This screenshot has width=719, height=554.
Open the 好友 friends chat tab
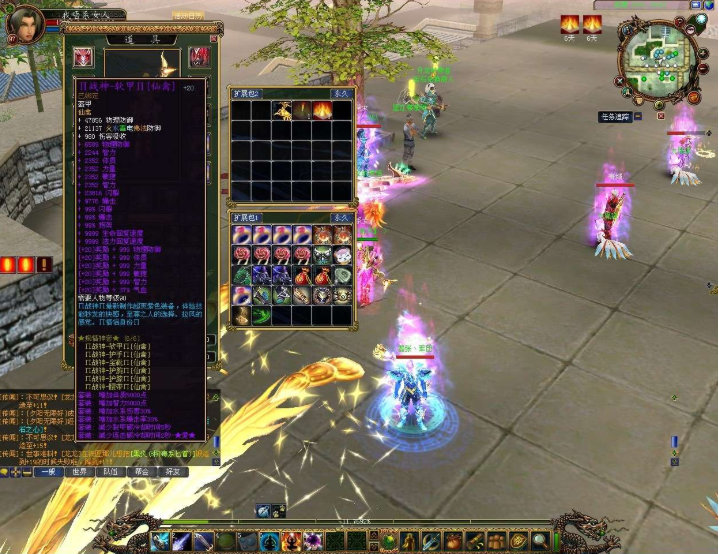(x=174, y=471)
